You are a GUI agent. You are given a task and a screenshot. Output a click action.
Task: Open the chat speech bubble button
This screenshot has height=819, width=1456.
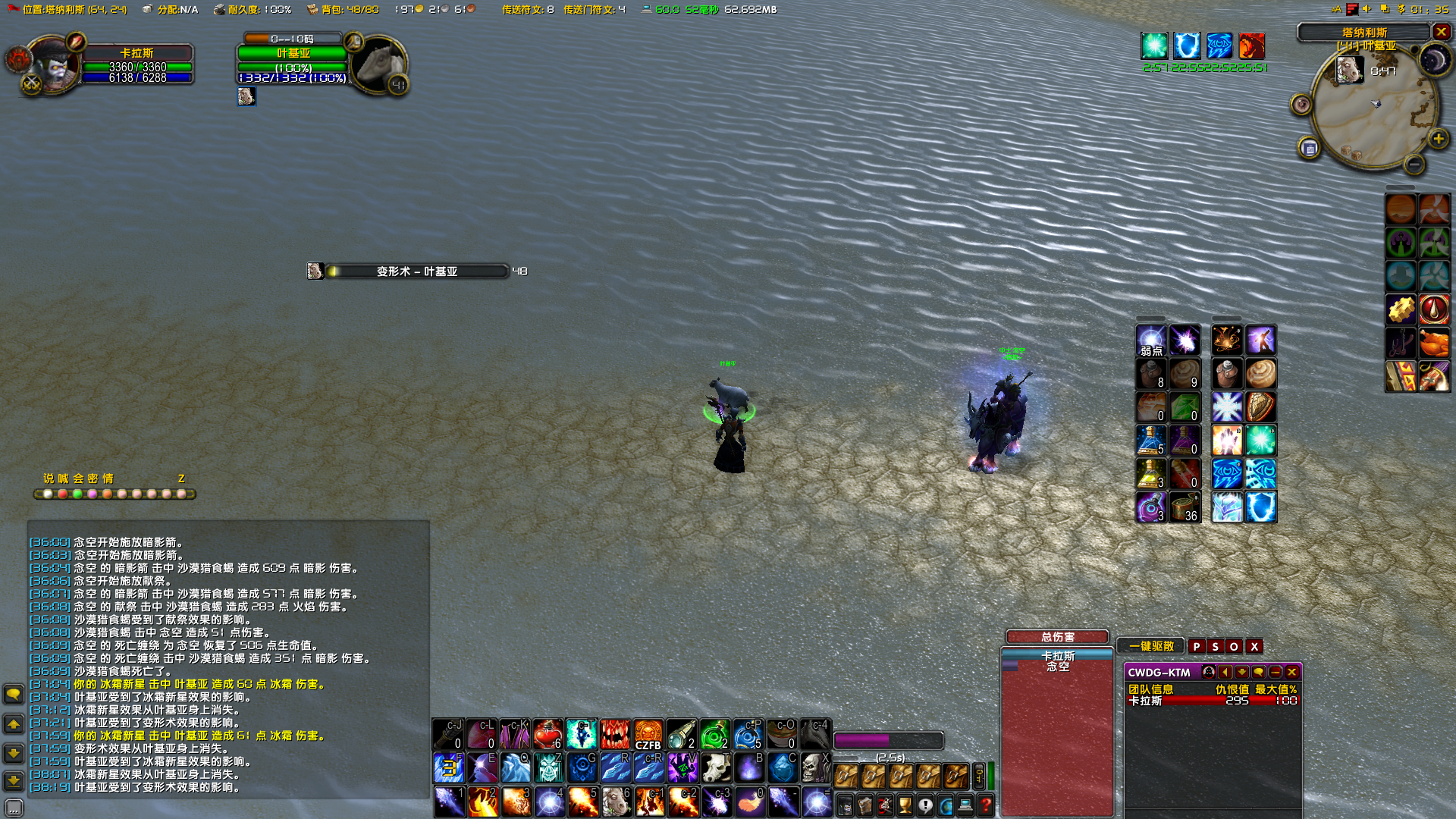[x=14, y=694]
